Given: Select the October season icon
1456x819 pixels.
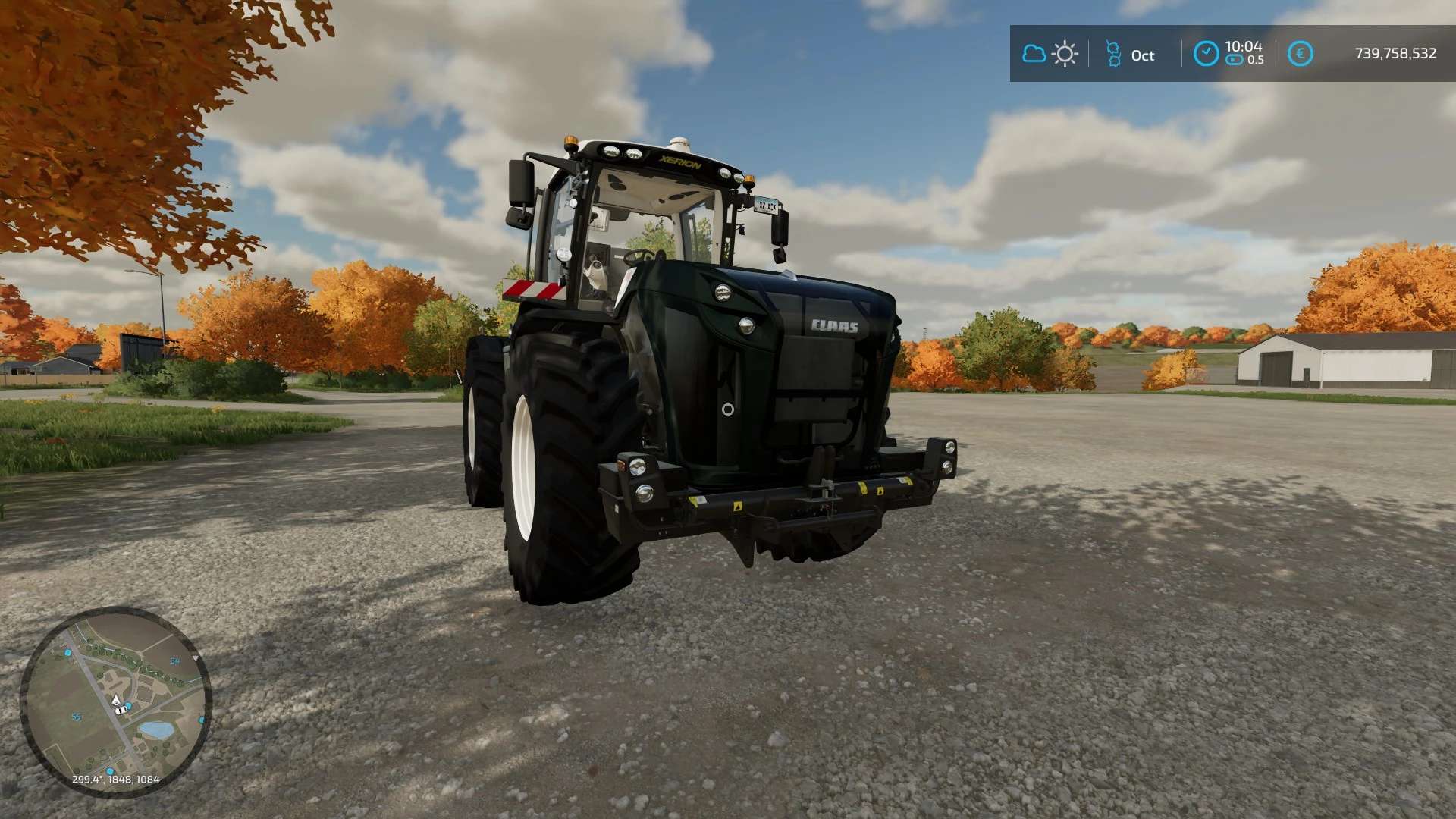Looking at the screenshot, I should tap(1113, 54).
